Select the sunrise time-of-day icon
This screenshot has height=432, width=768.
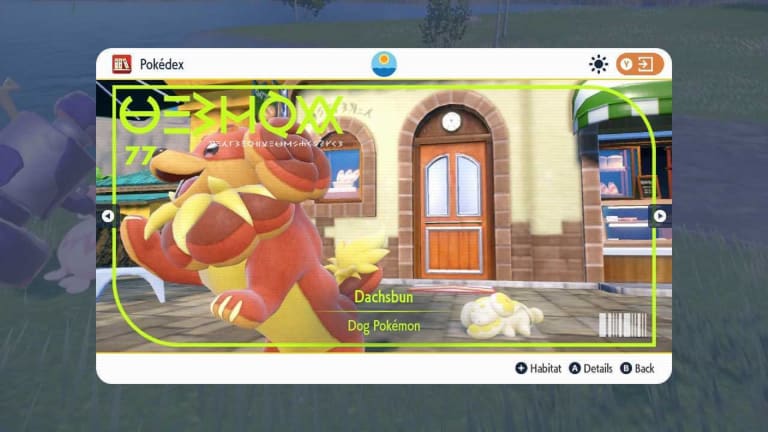click(384, 65)
